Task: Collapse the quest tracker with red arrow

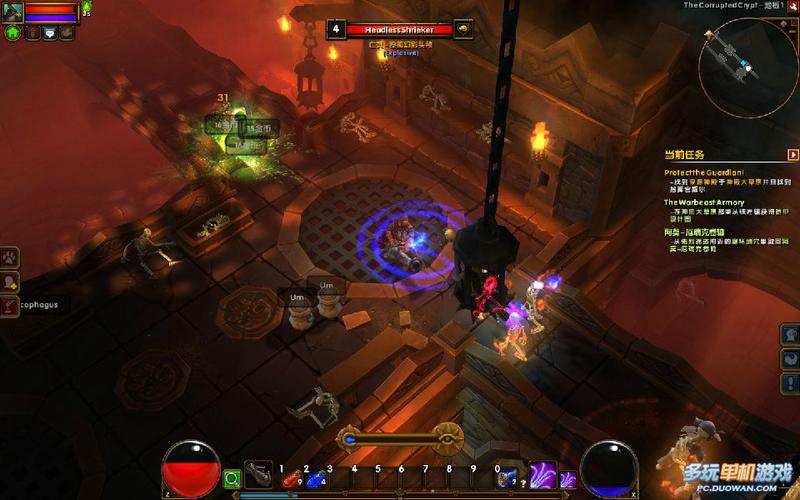Action: (x=792, y=155)
